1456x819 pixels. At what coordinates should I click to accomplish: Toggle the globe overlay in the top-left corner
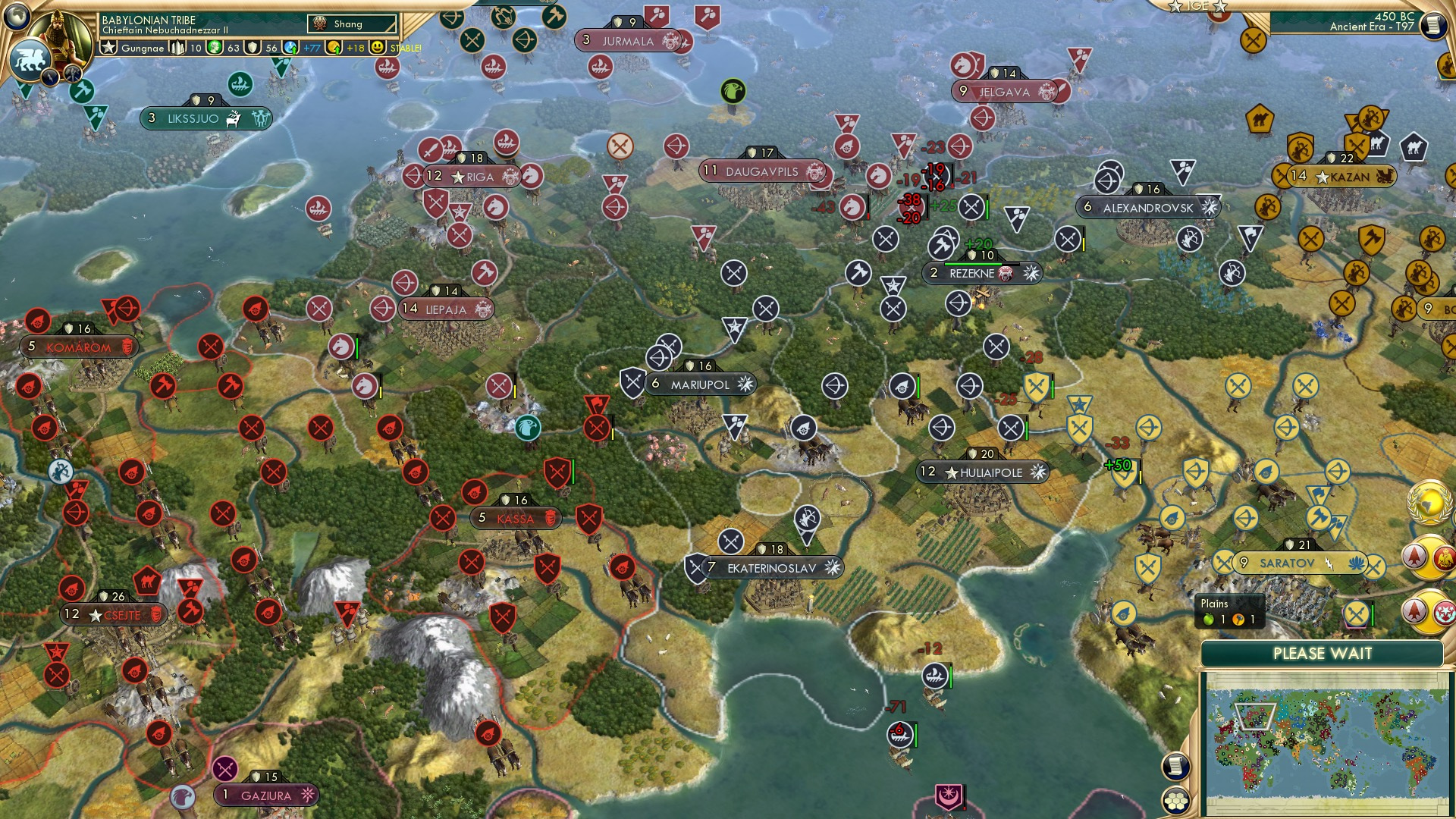(16, 17)
